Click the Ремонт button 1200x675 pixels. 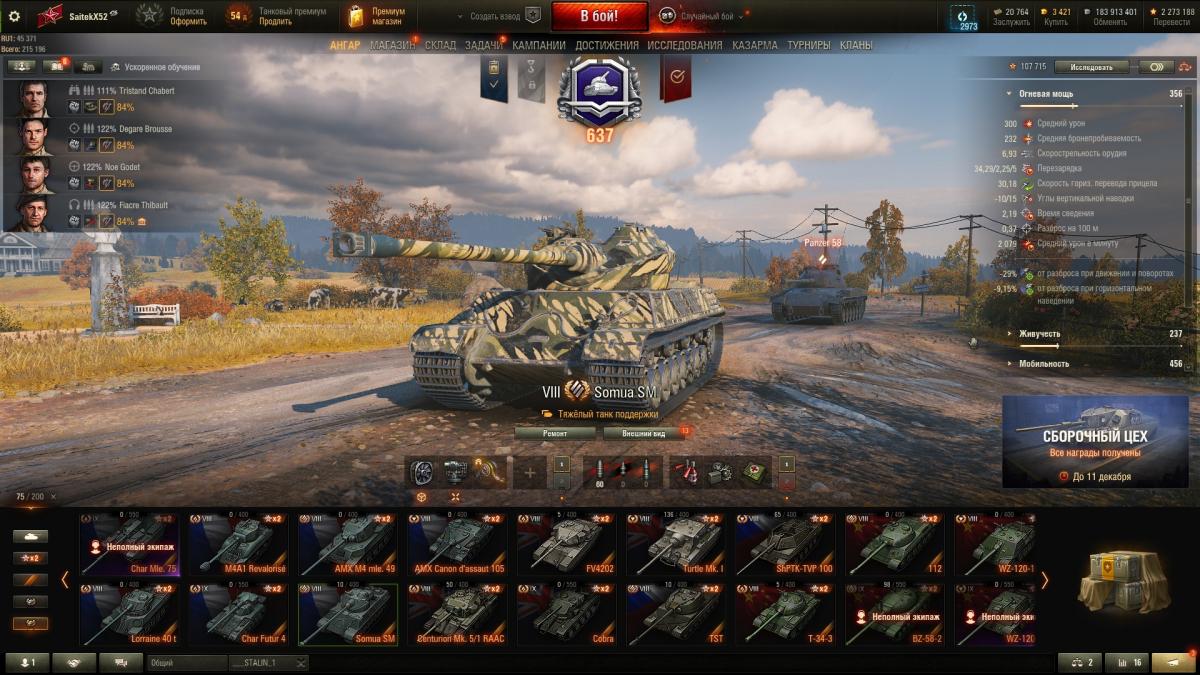[x=555, y=433]
